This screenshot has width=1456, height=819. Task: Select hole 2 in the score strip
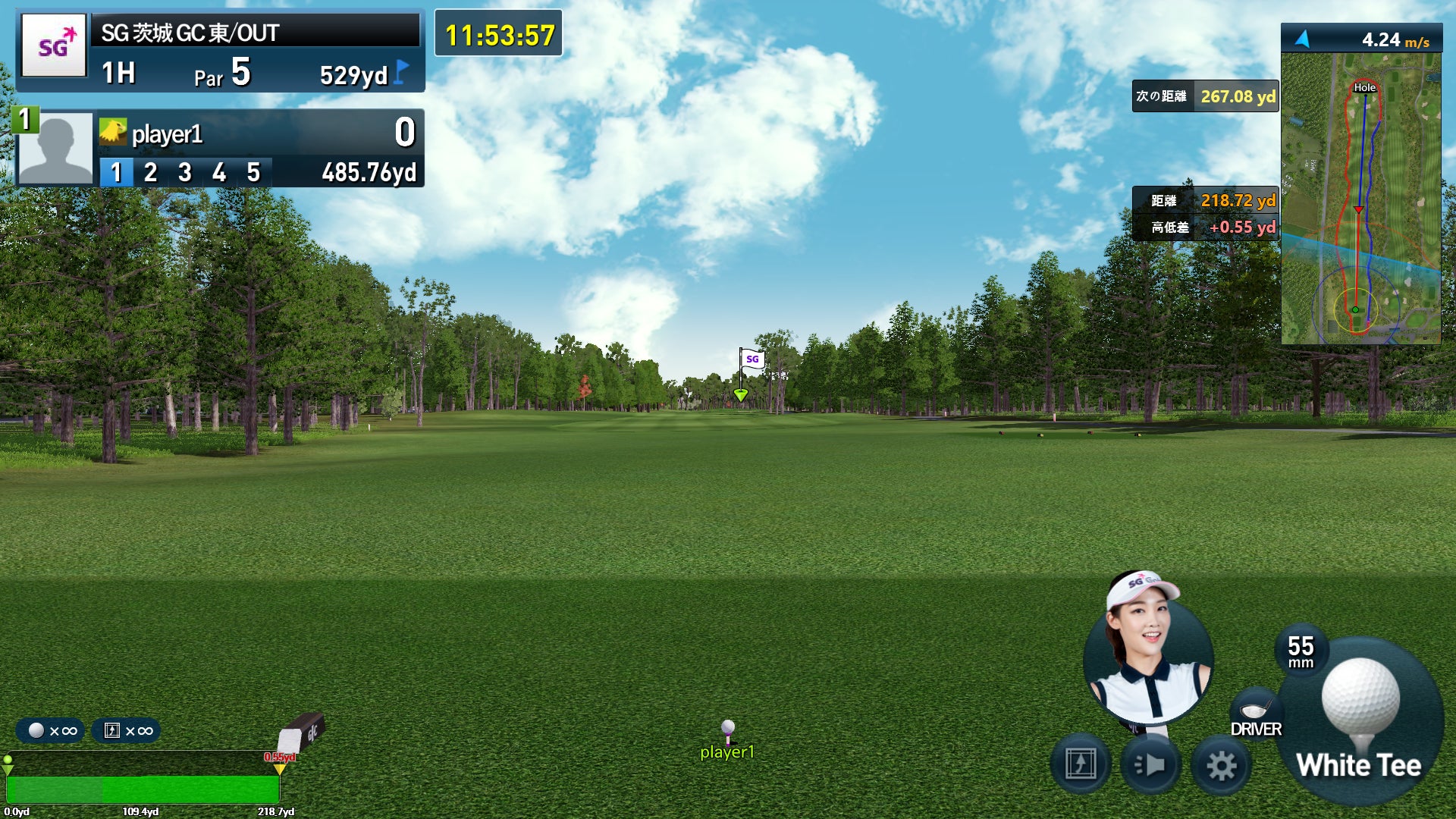[150, 173]
